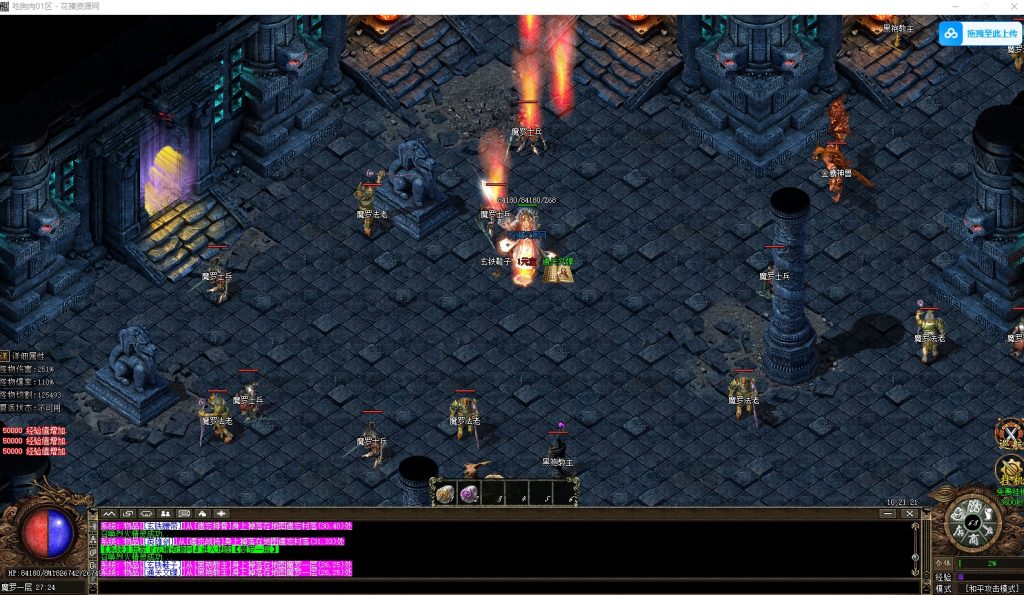This screenshot has width=1024, height=595.
Task: Select the first belt slot item
Action: [445, 493]
